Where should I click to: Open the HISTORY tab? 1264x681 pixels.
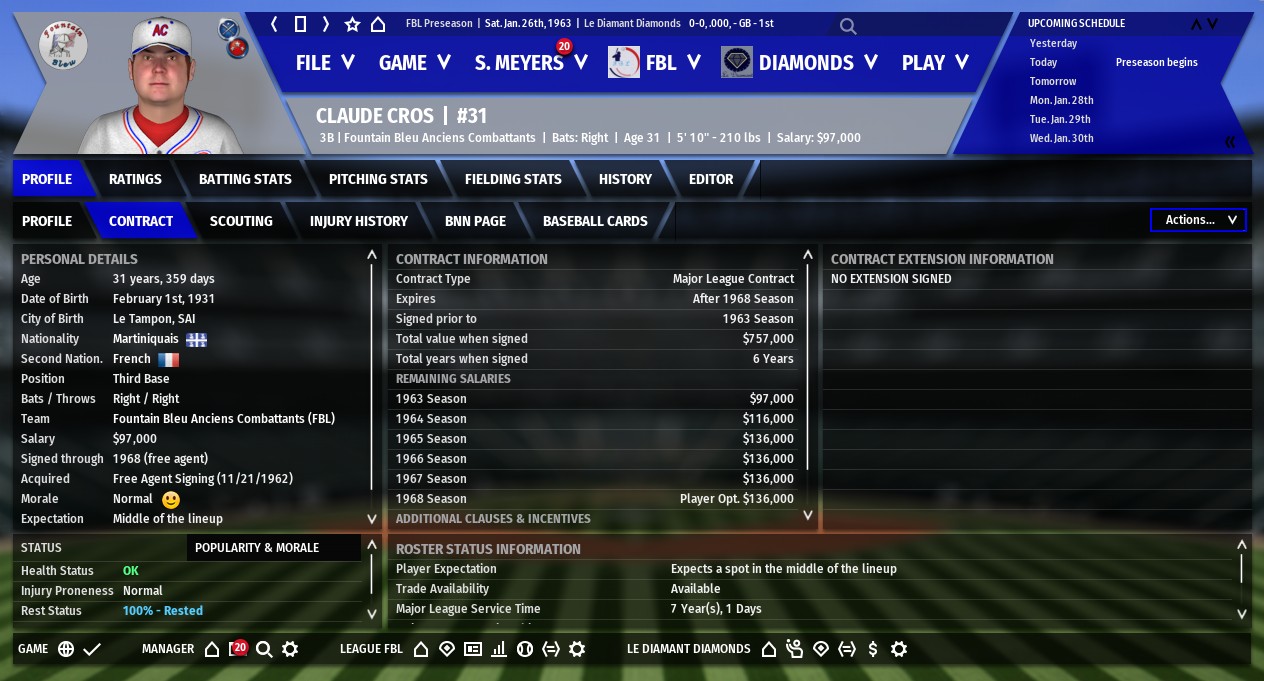point(625,179)
